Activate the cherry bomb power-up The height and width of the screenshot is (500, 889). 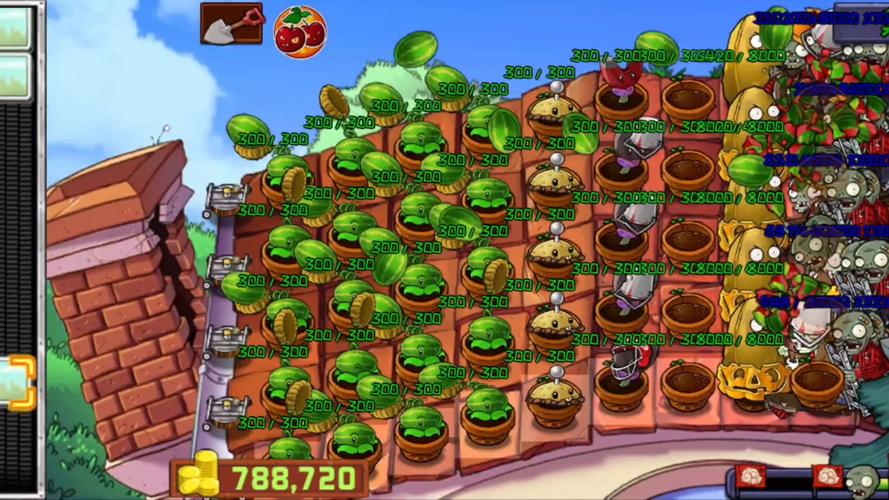[x=299, y=32]
